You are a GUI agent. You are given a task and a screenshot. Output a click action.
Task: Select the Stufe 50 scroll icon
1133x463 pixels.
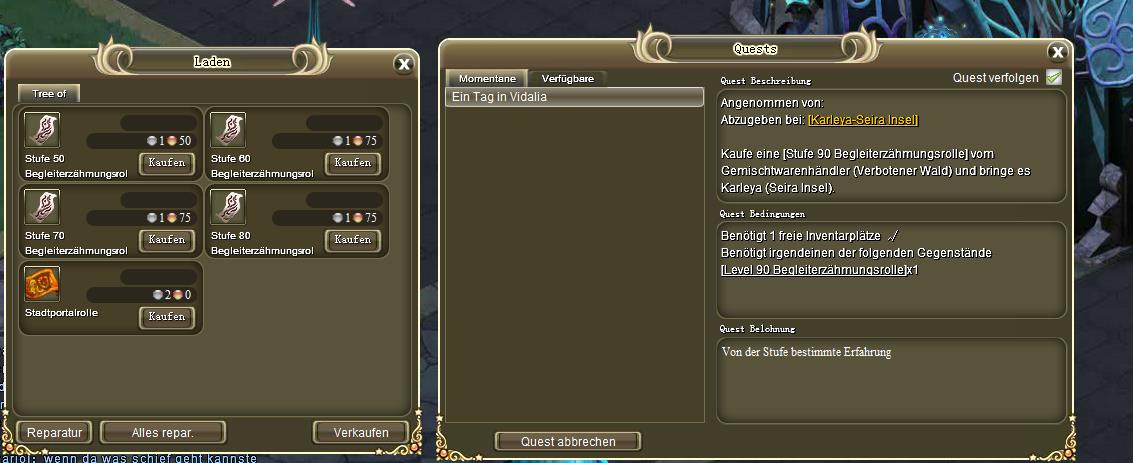[42, 129]
